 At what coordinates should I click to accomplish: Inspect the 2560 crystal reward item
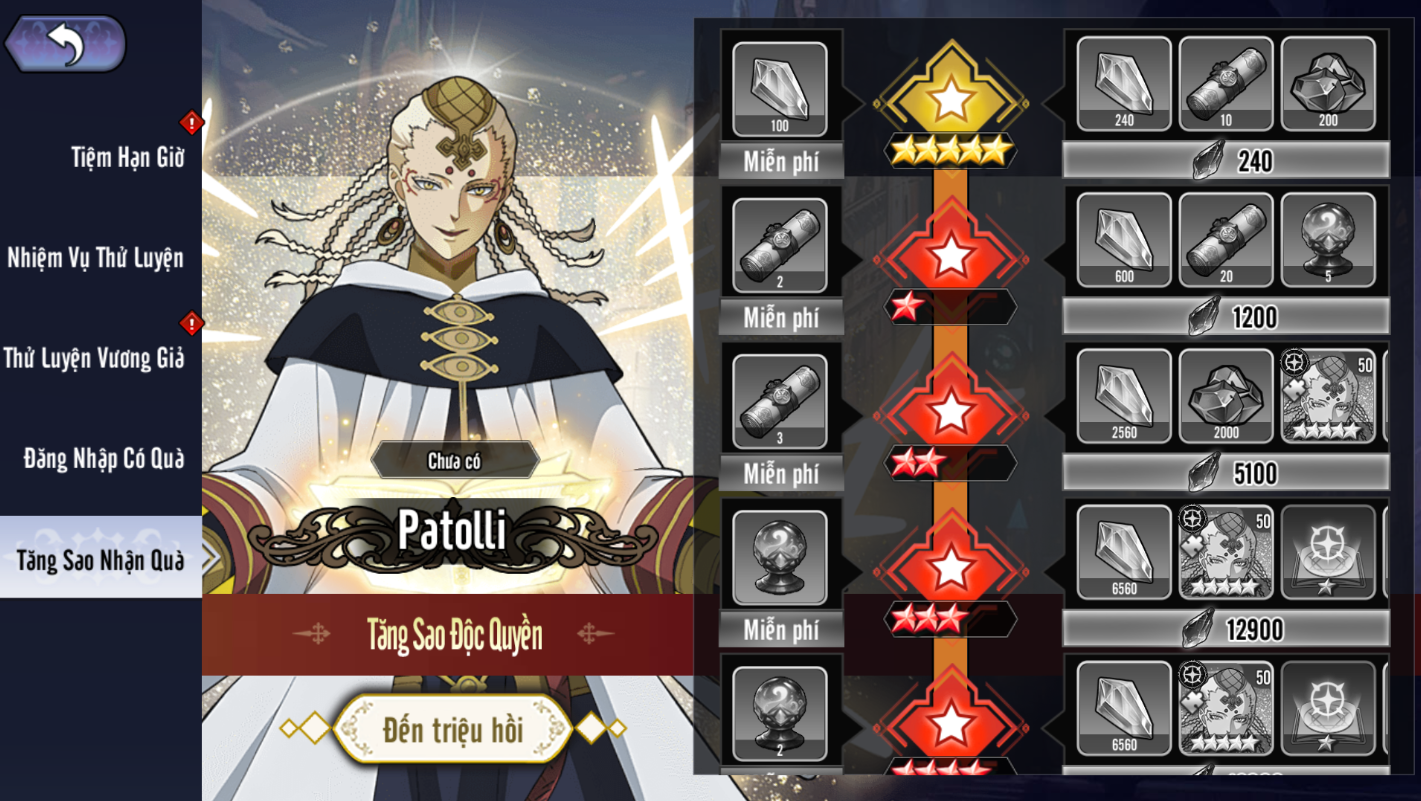pyautogui.click(x=1124, y=397)
